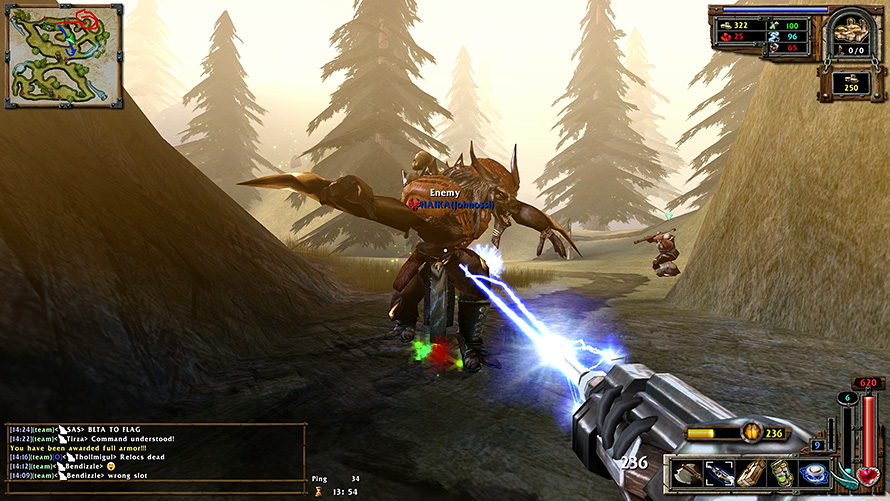Select the blue glowing disc slot
The height and width of the screenshot is (501, 890).
click(x=812, y=472)
